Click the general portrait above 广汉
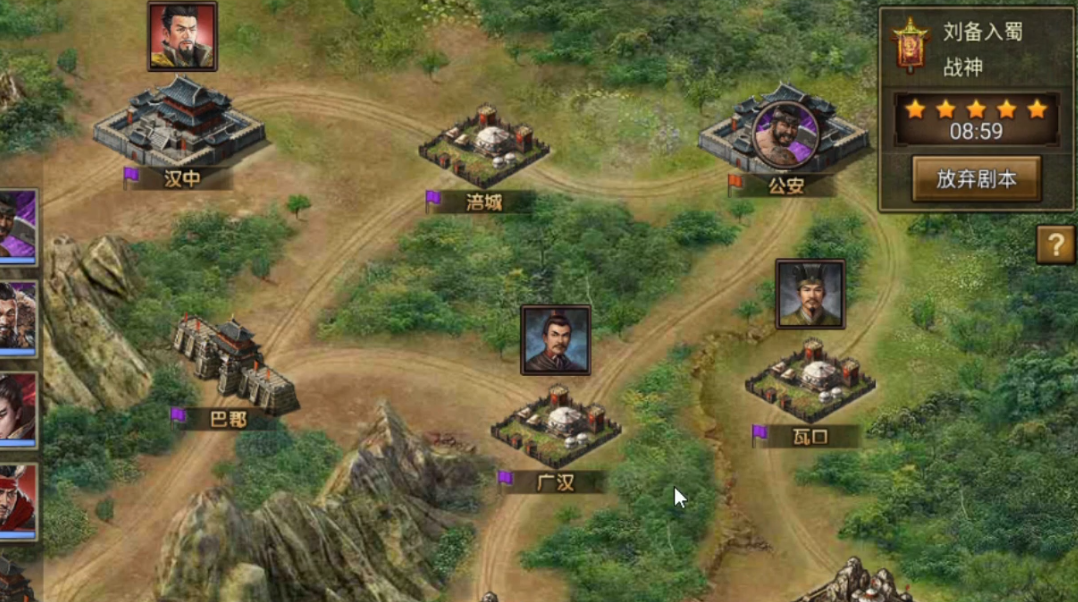The height and width of the screenshot is (602, 1078). point(555,340)
